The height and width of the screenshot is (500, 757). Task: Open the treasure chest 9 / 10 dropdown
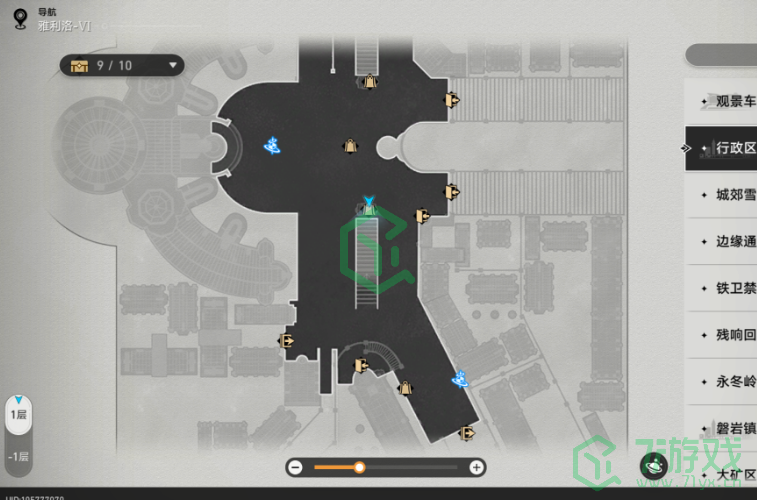(x=122, y=66)
